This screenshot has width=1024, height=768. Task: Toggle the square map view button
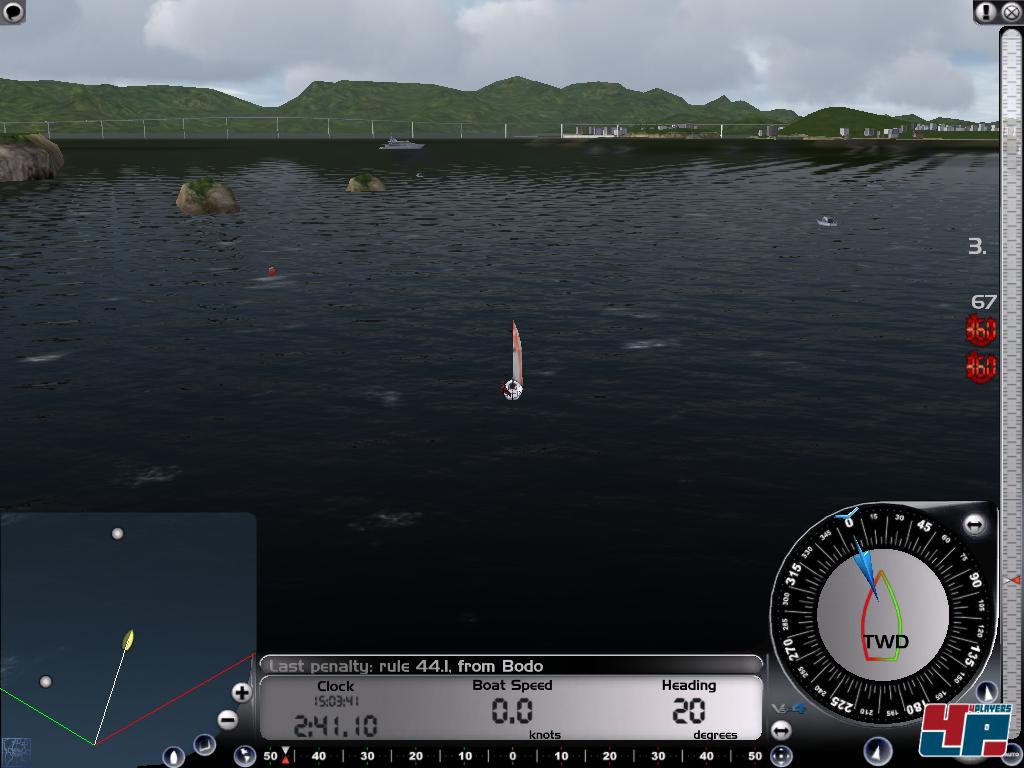coord(204,744)
